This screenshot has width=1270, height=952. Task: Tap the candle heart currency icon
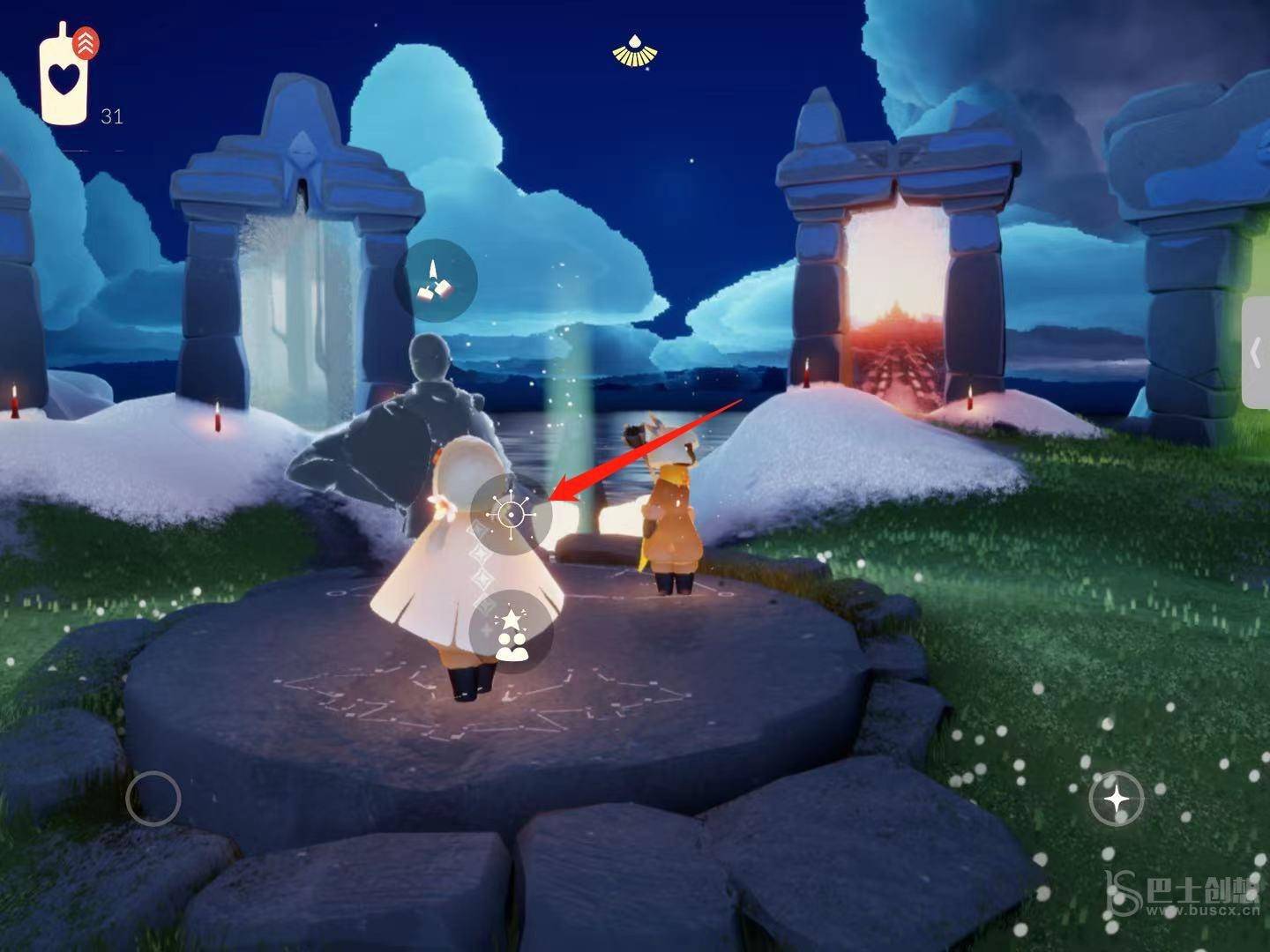63,78
